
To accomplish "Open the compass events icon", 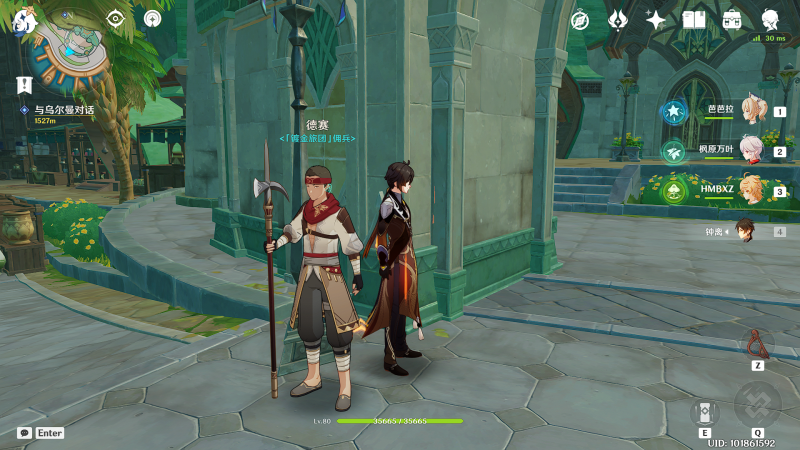I will (579, 20).
